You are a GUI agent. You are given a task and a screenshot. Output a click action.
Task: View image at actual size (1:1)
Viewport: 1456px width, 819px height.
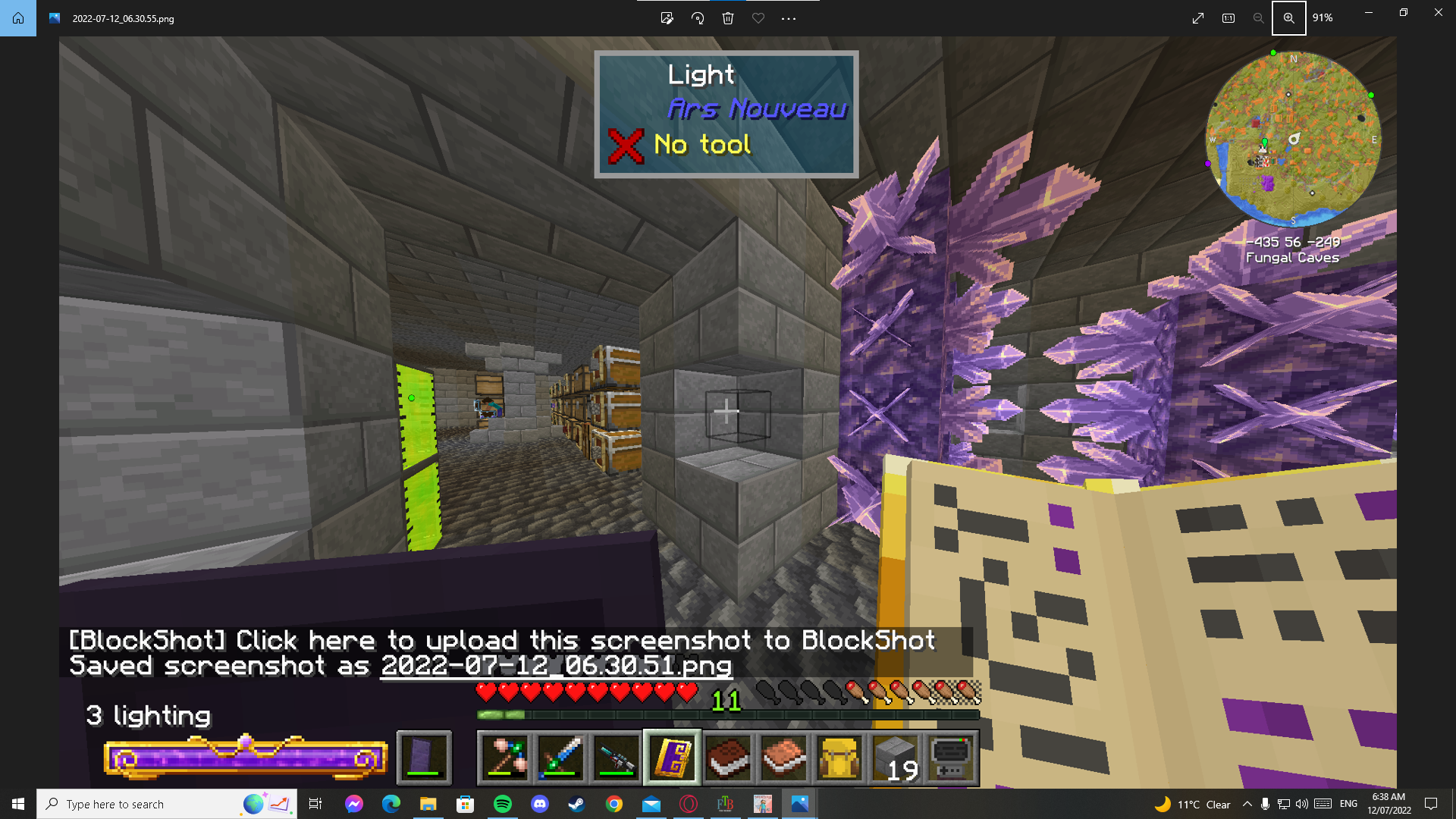pyautogui.click(x=1228, y=18)
